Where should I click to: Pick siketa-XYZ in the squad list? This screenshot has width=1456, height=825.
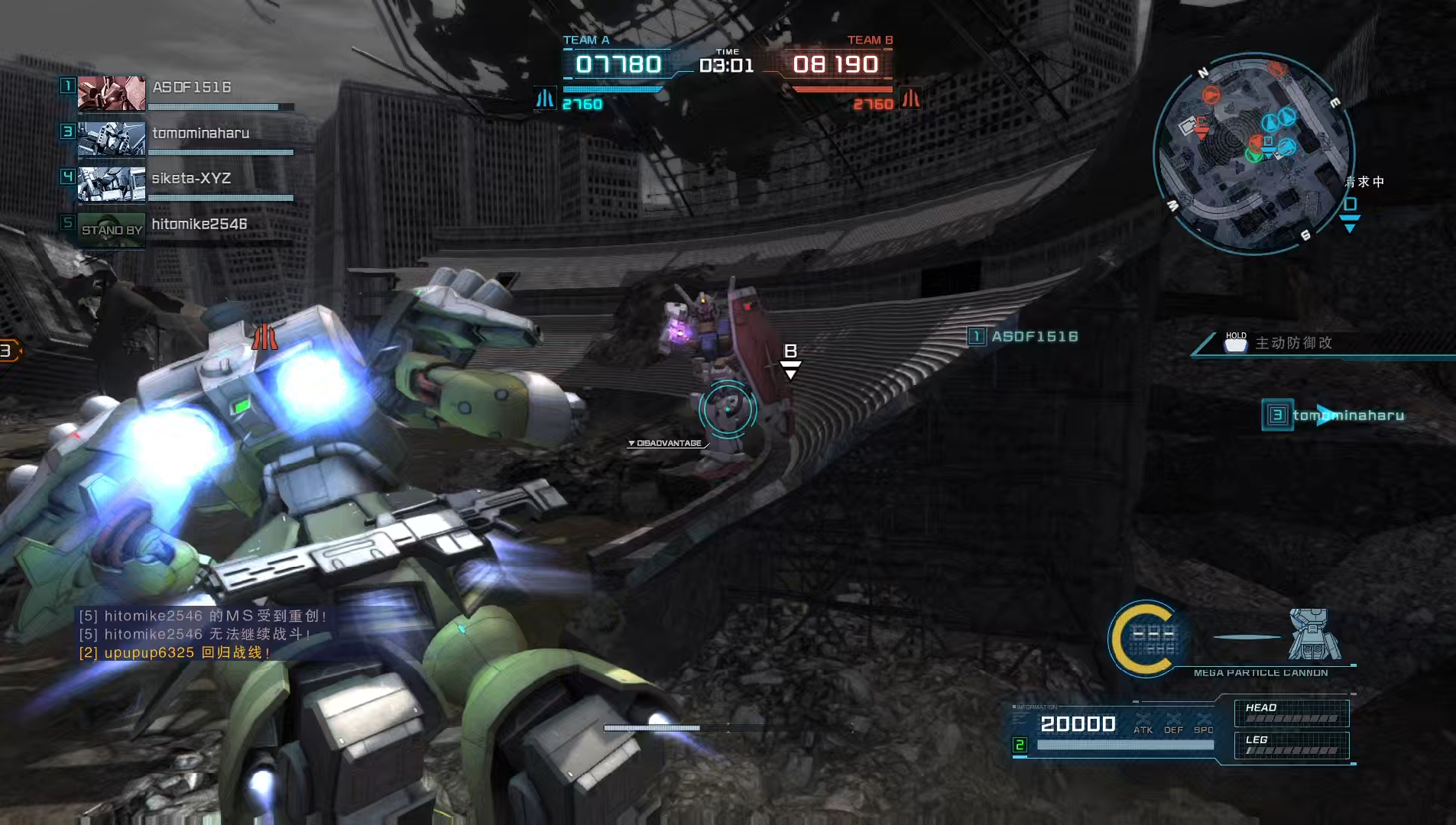tap(191, 179)
